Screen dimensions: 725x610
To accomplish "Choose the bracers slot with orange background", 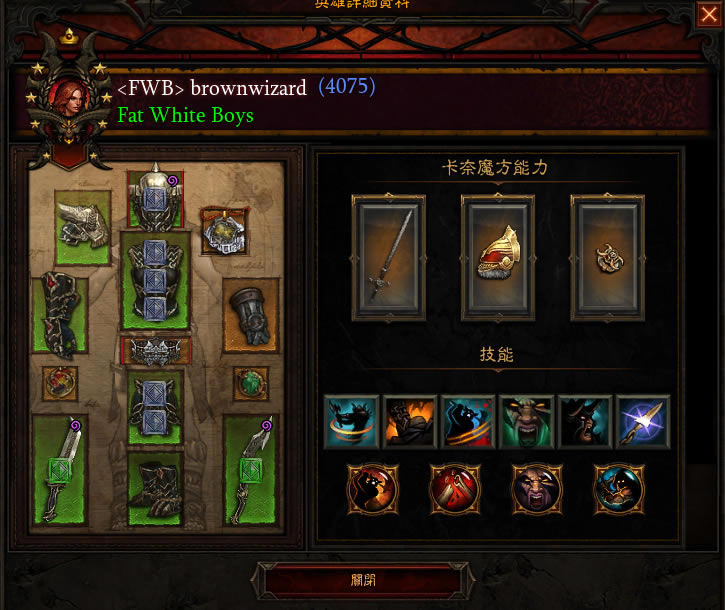I will point(250,314).
